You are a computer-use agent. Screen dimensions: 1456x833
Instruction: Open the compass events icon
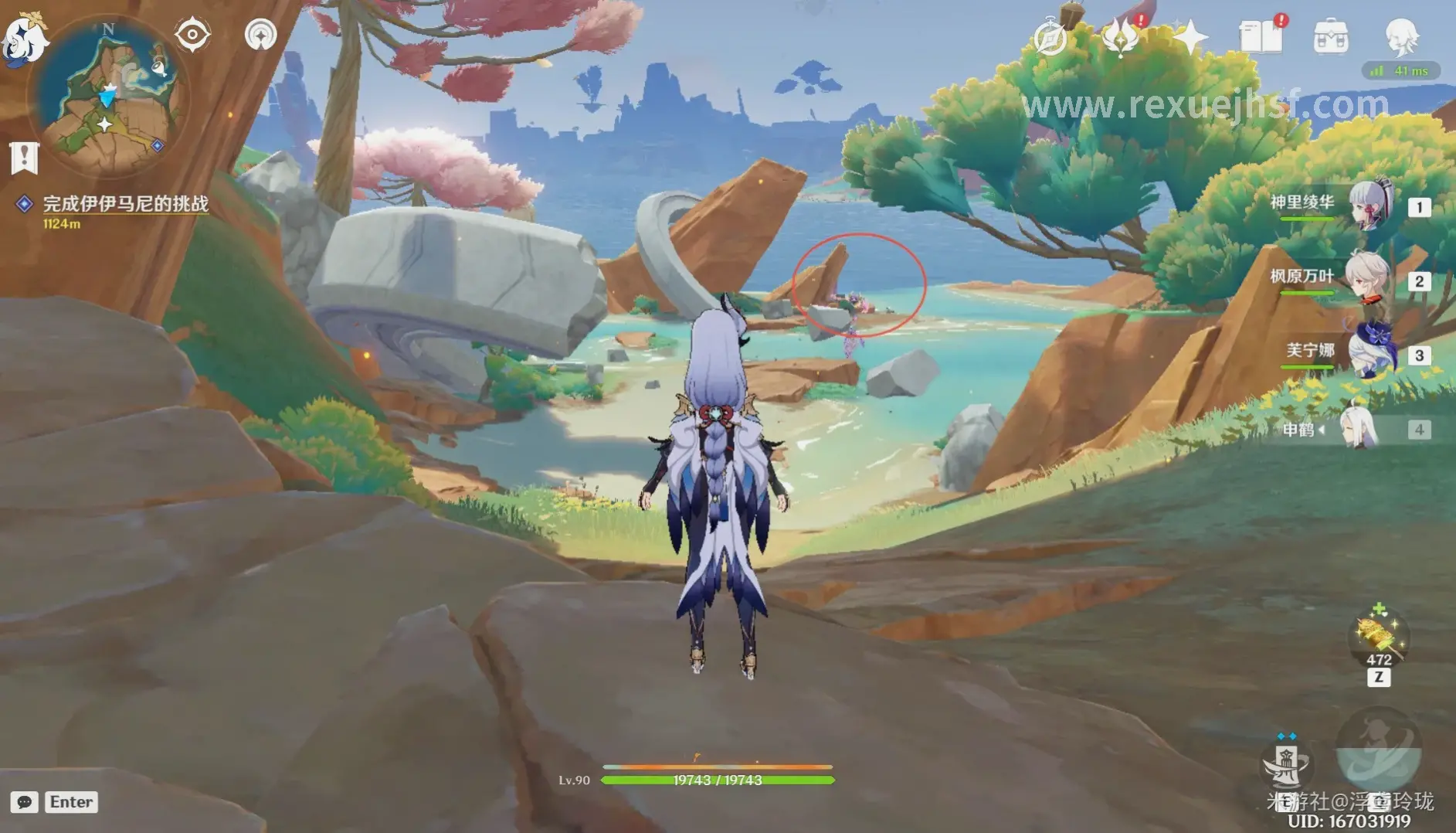click(1050, 37)
